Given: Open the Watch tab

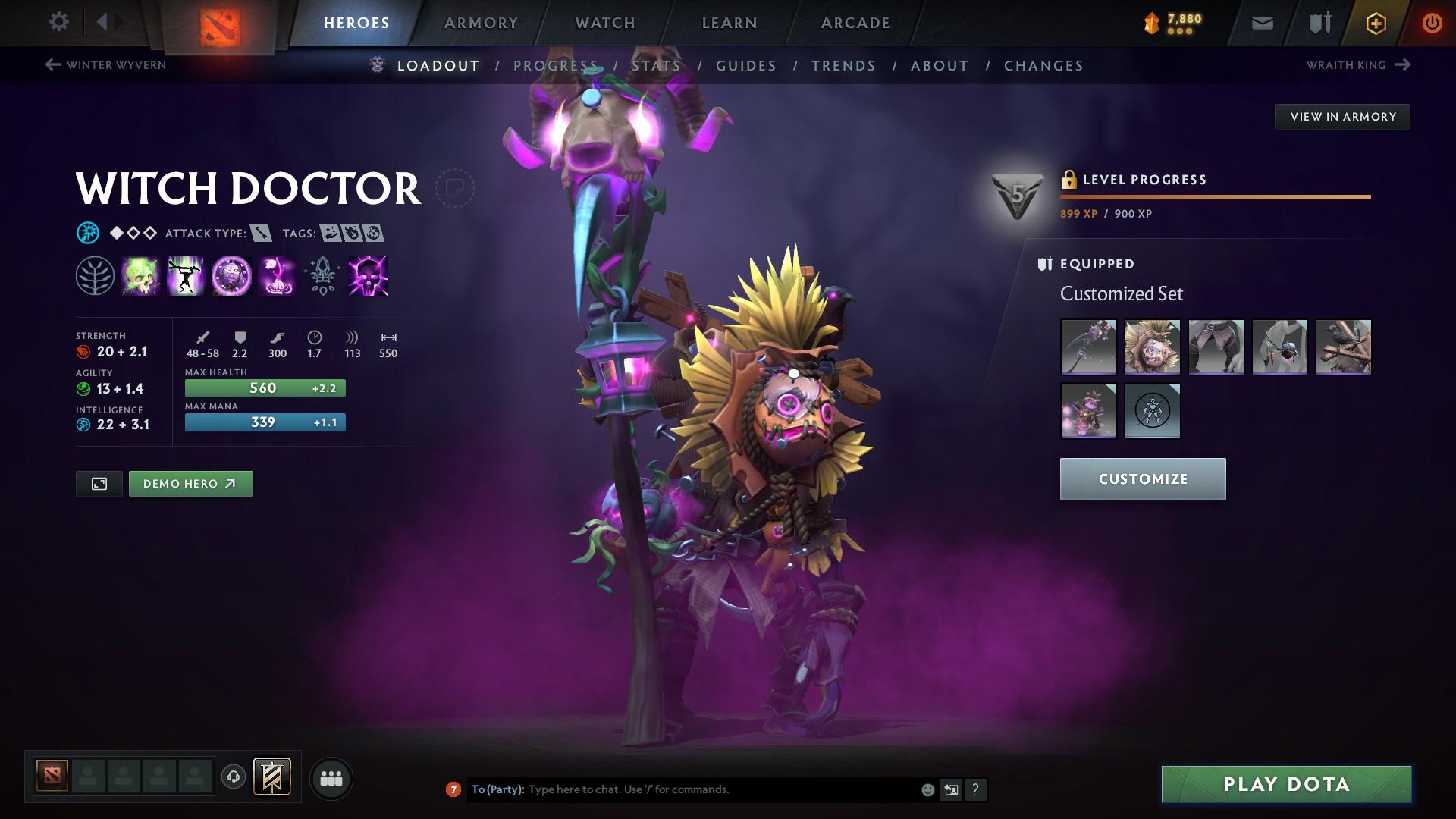Looking at the screenshot, I should pyautogui.click(x=605, y=23).
